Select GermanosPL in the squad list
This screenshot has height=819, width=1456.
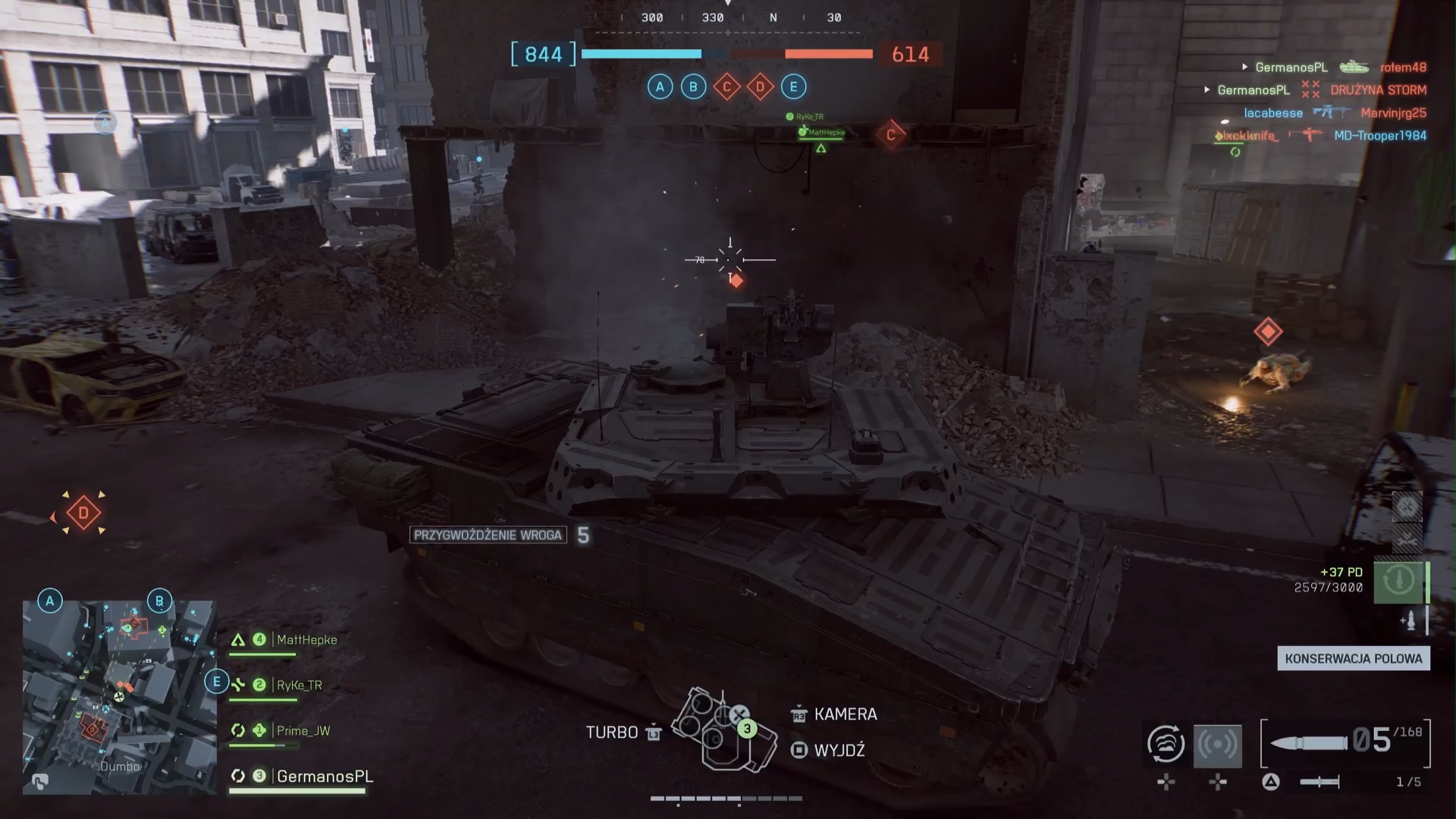pos(325,777)
